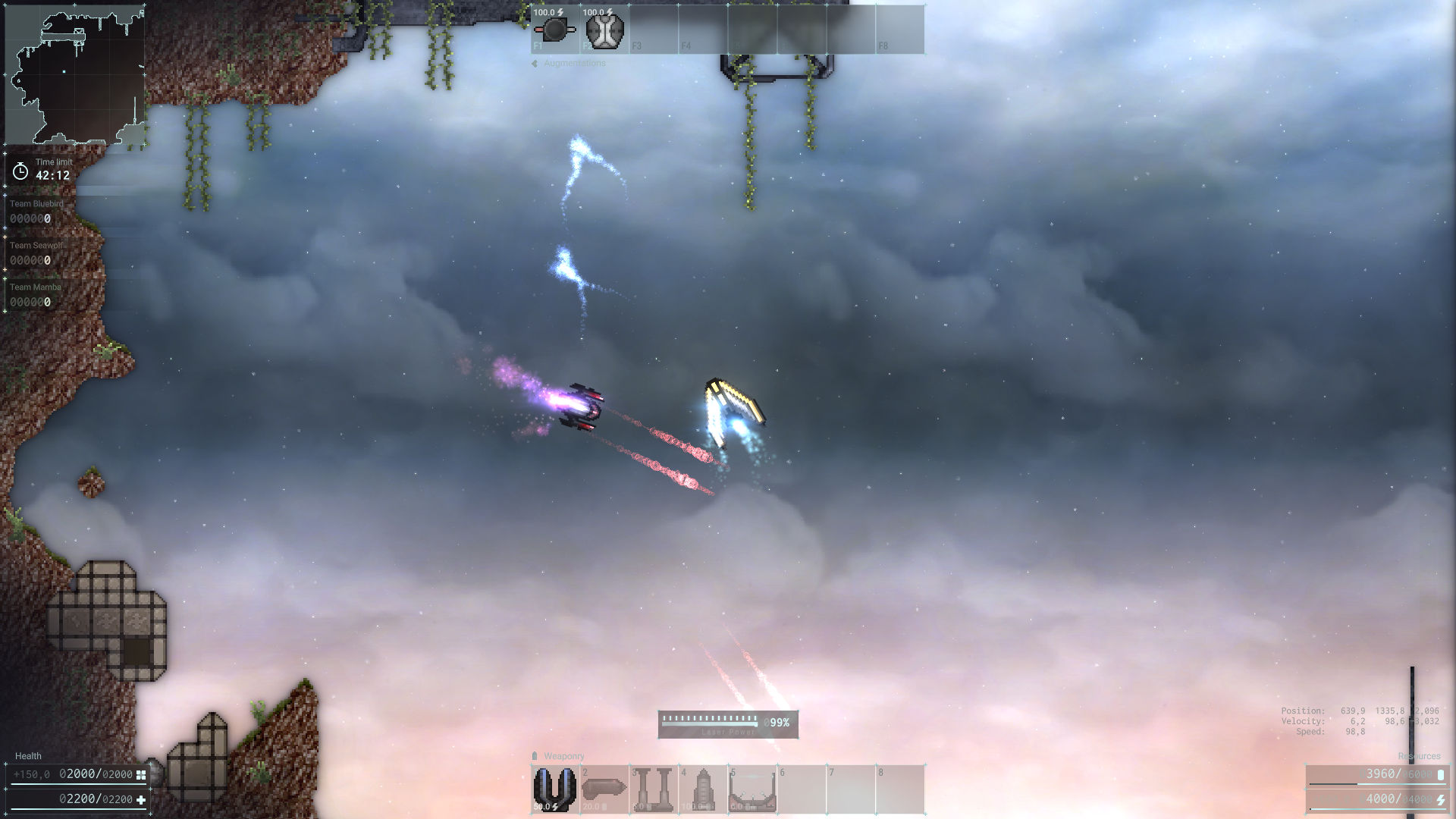The height and width of the screenshot is (819, 1456).
Task: Activate the F2 armor augmentation
Action: point(604,29)
